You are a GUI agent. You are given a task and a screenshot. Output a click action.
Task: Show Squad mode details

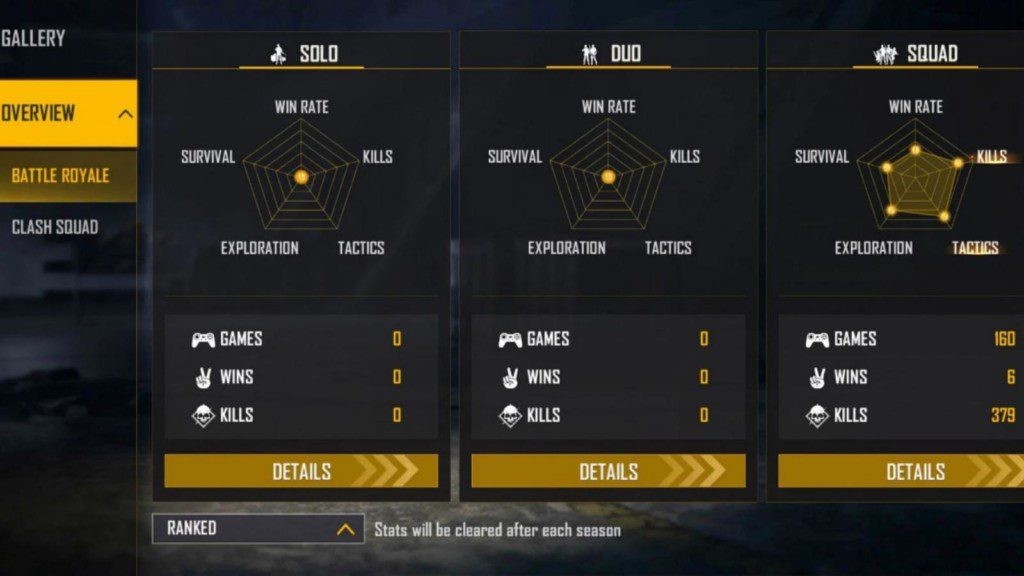click(900, 471)
